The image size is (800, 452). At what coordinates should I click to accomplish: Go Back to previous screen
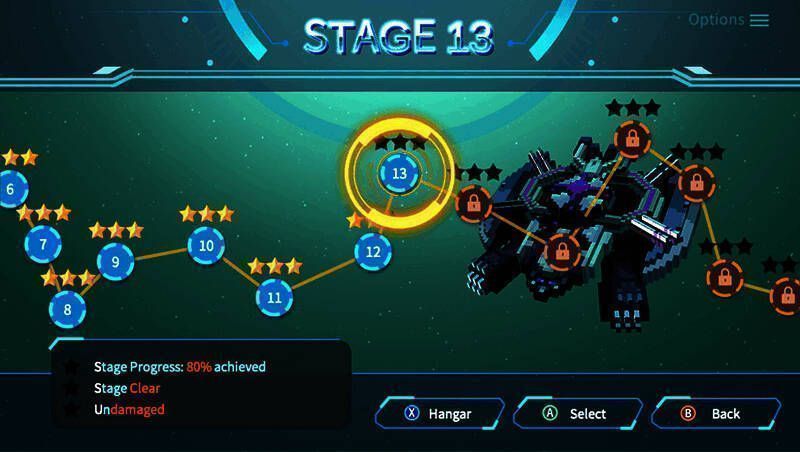(714, 413)
